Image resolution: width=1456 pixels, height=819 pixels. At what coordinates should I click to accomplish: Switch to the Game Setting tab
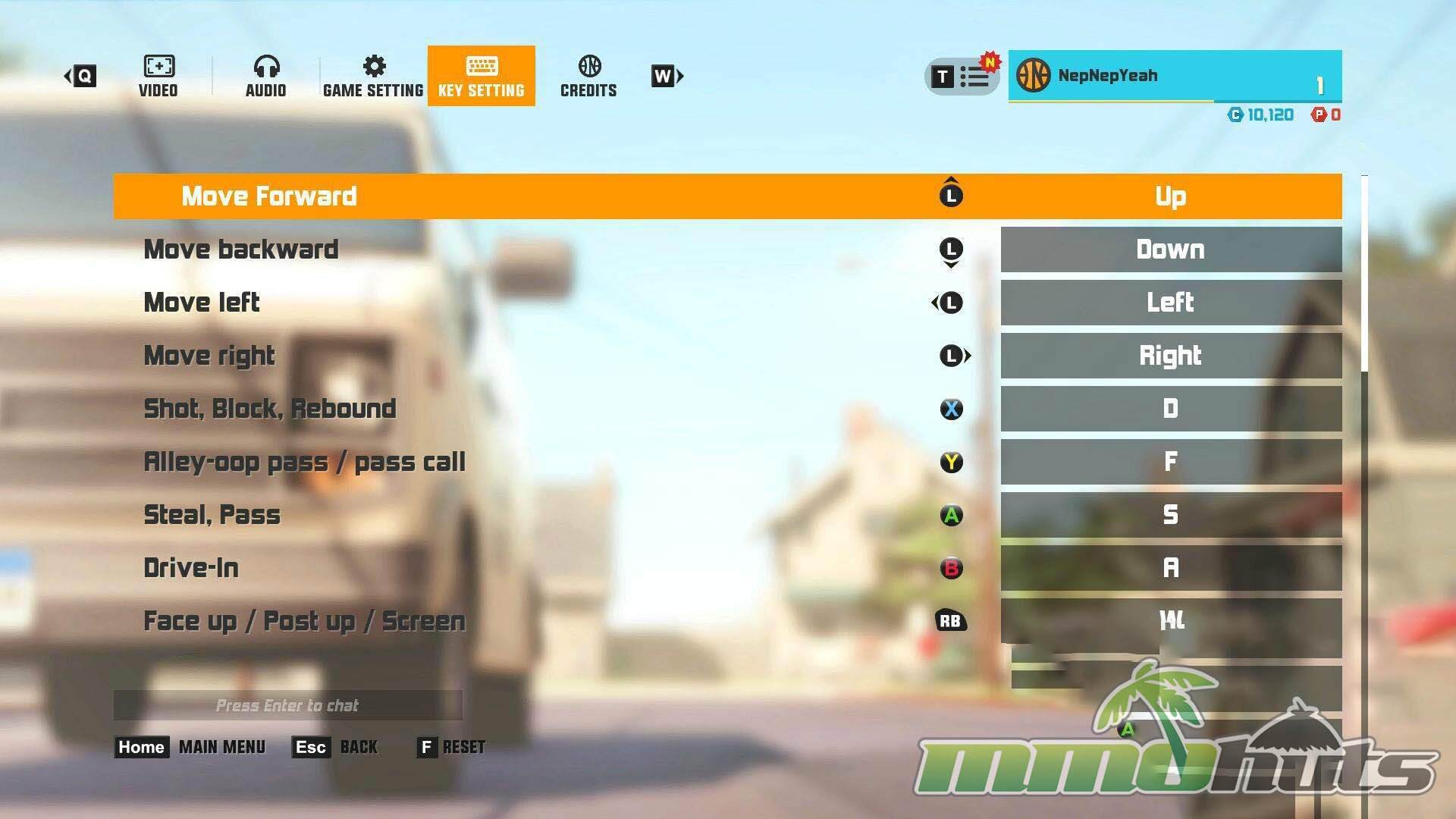(x=374, y=67)
